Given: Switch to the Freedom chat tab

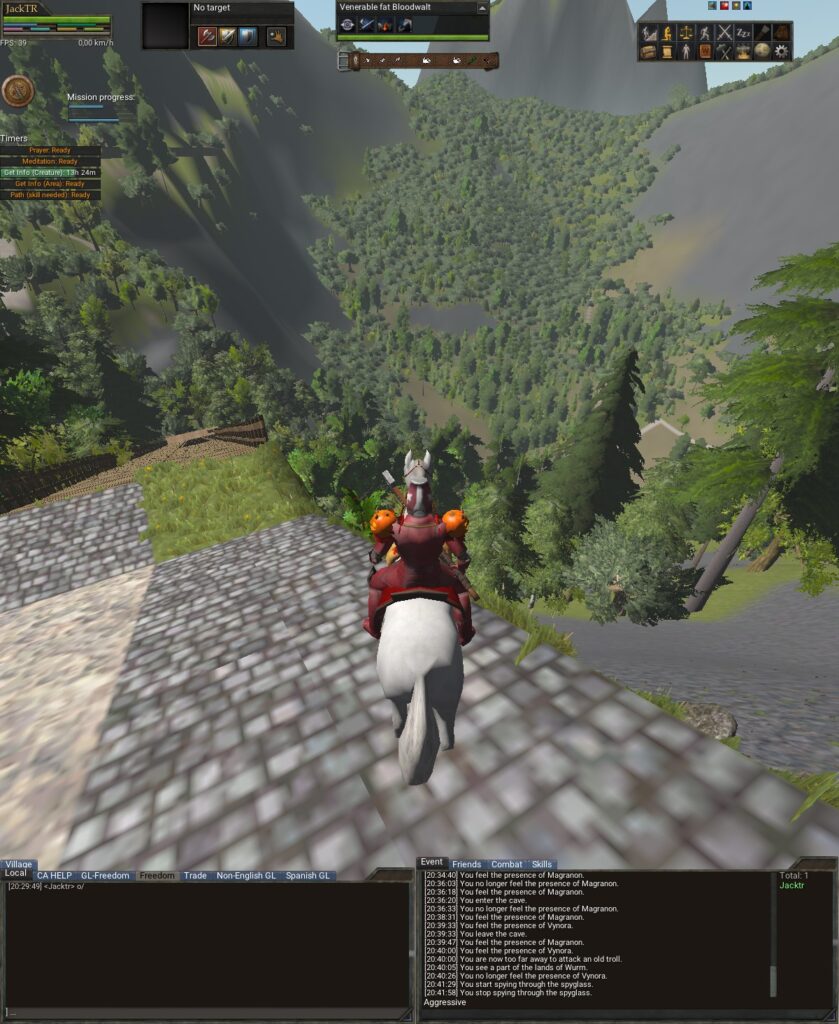Looking at the screenshot, I should pyautogui.click(x=157, y=876).
